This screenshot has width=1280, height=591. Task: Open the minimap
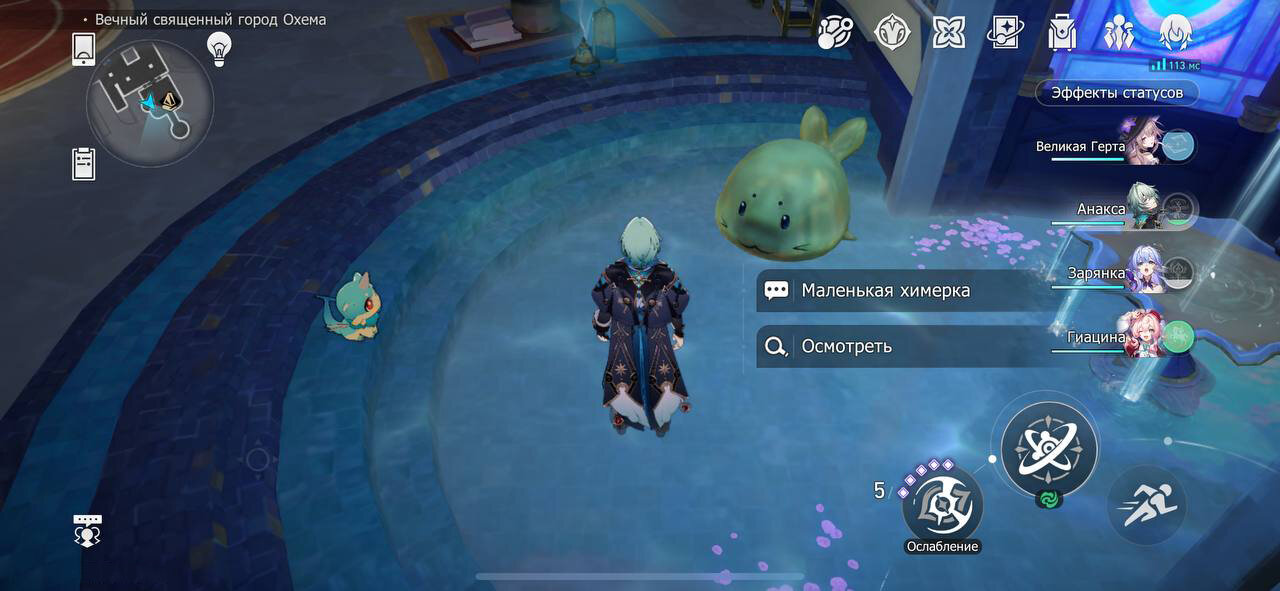pos(149,102)
